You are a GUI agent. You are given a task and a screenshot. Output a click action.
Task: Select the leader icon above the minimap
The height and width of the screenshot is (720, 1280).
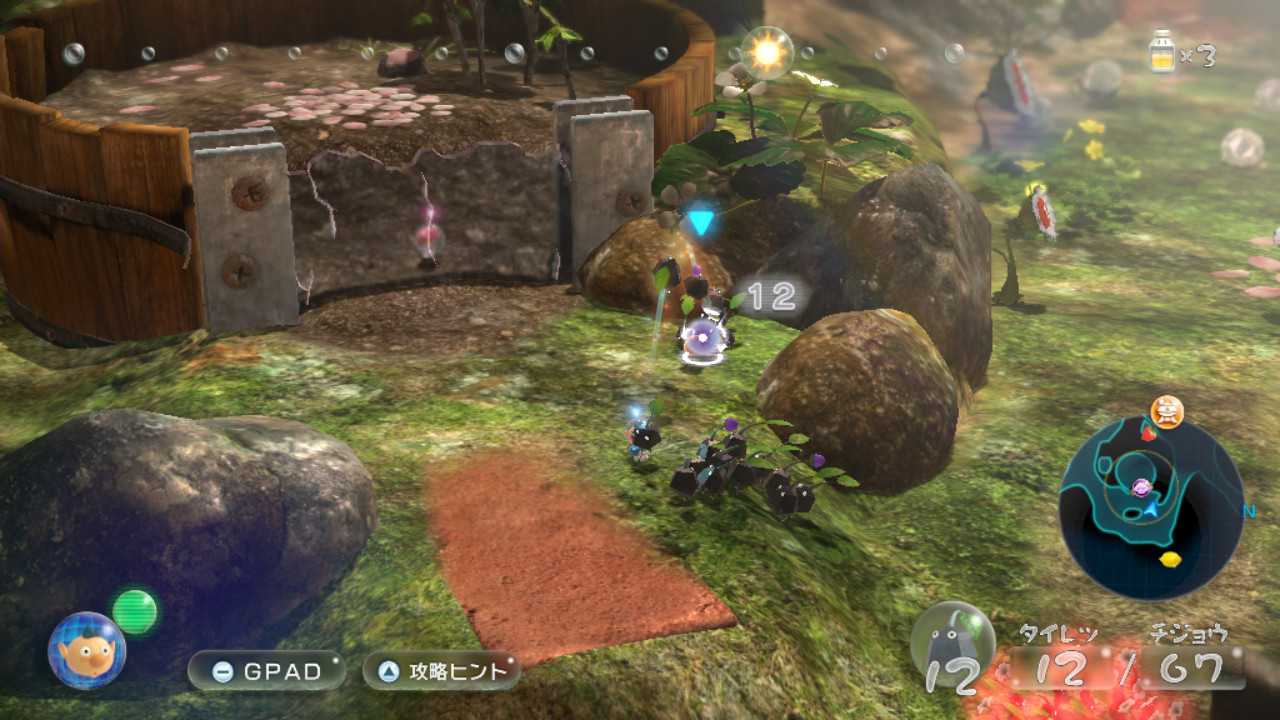click(1166, 411)
